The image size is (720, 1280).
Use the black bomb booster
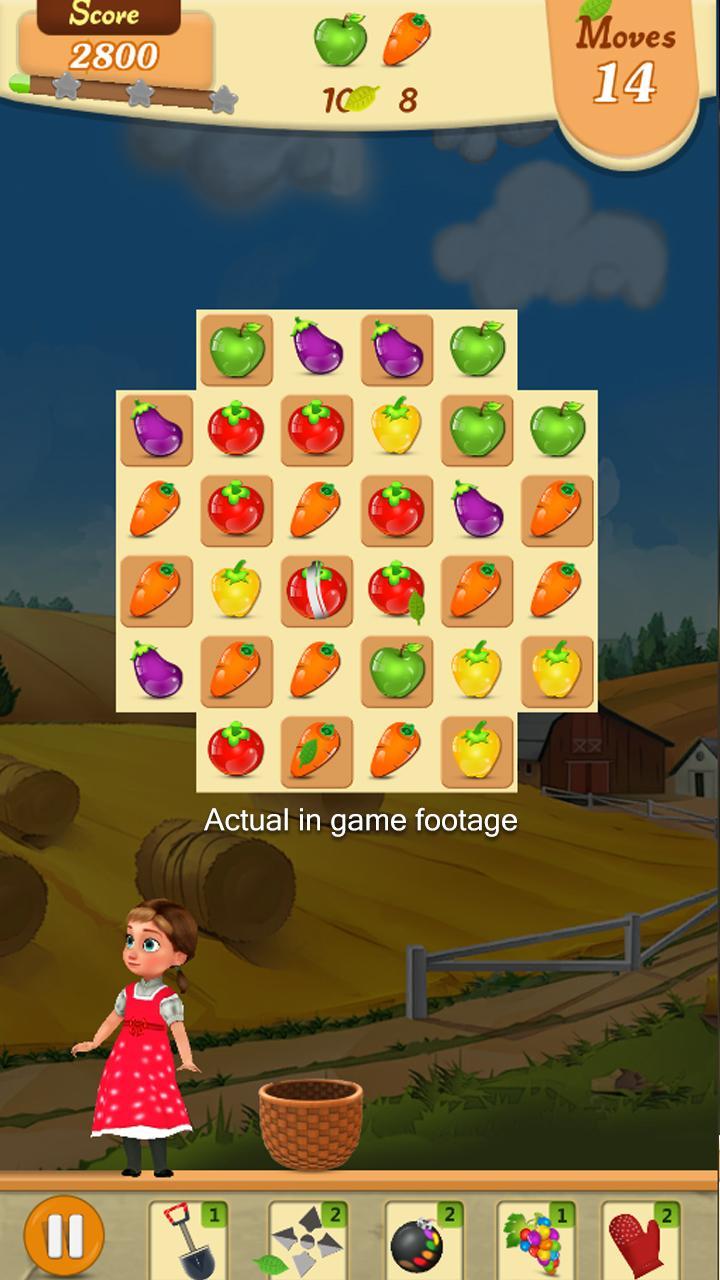point(422,1240)
